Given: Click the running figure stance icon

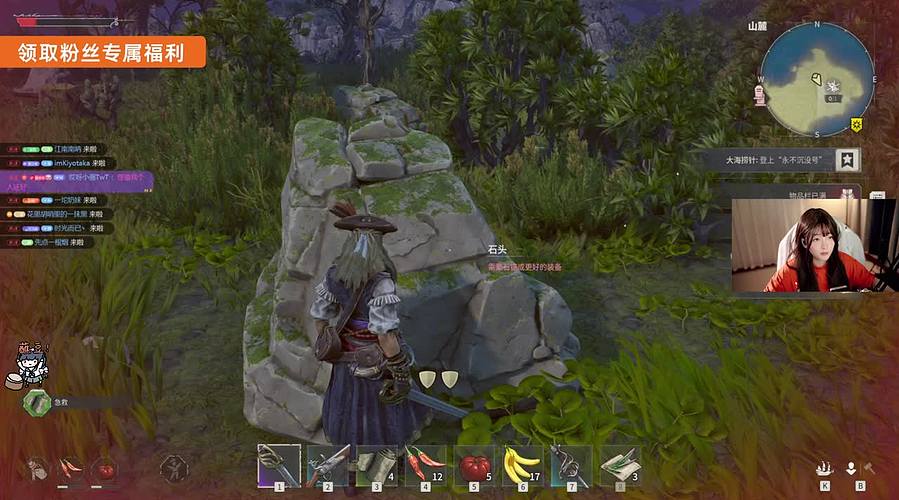Looking at the screenshot, I should (174, 467).
